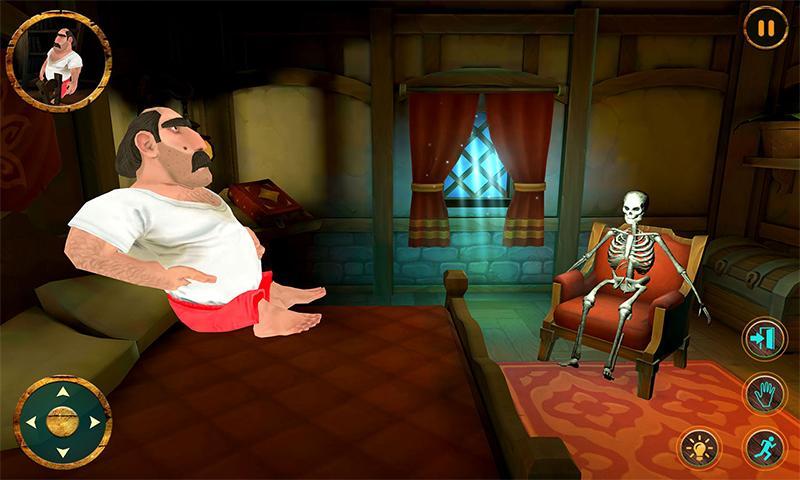Click the character portrait in the round frame
Screen dimensions: 800x480
pyautogui.click(x=58, y=61)
